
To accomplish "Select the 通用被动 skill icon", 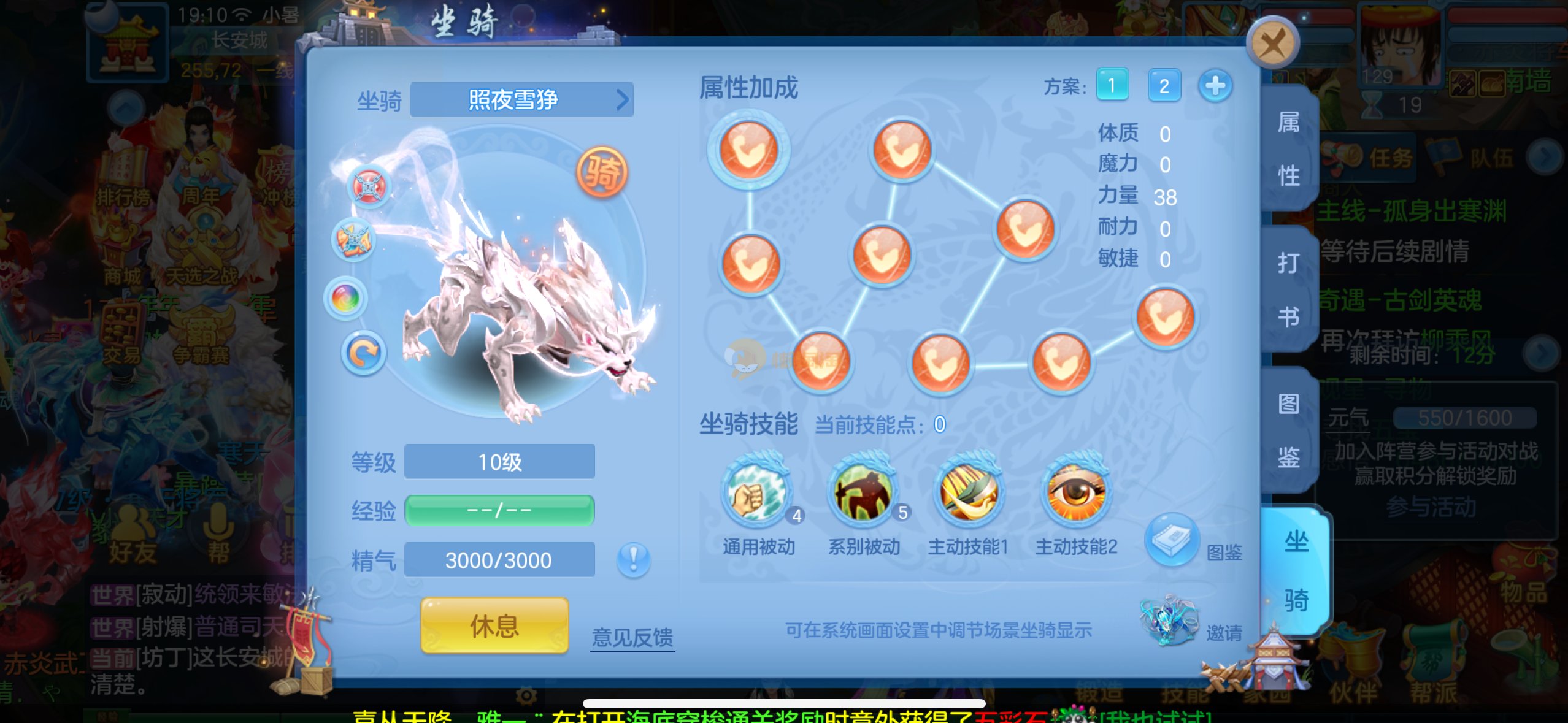I will pyautogui.click(x=756, y=492).
